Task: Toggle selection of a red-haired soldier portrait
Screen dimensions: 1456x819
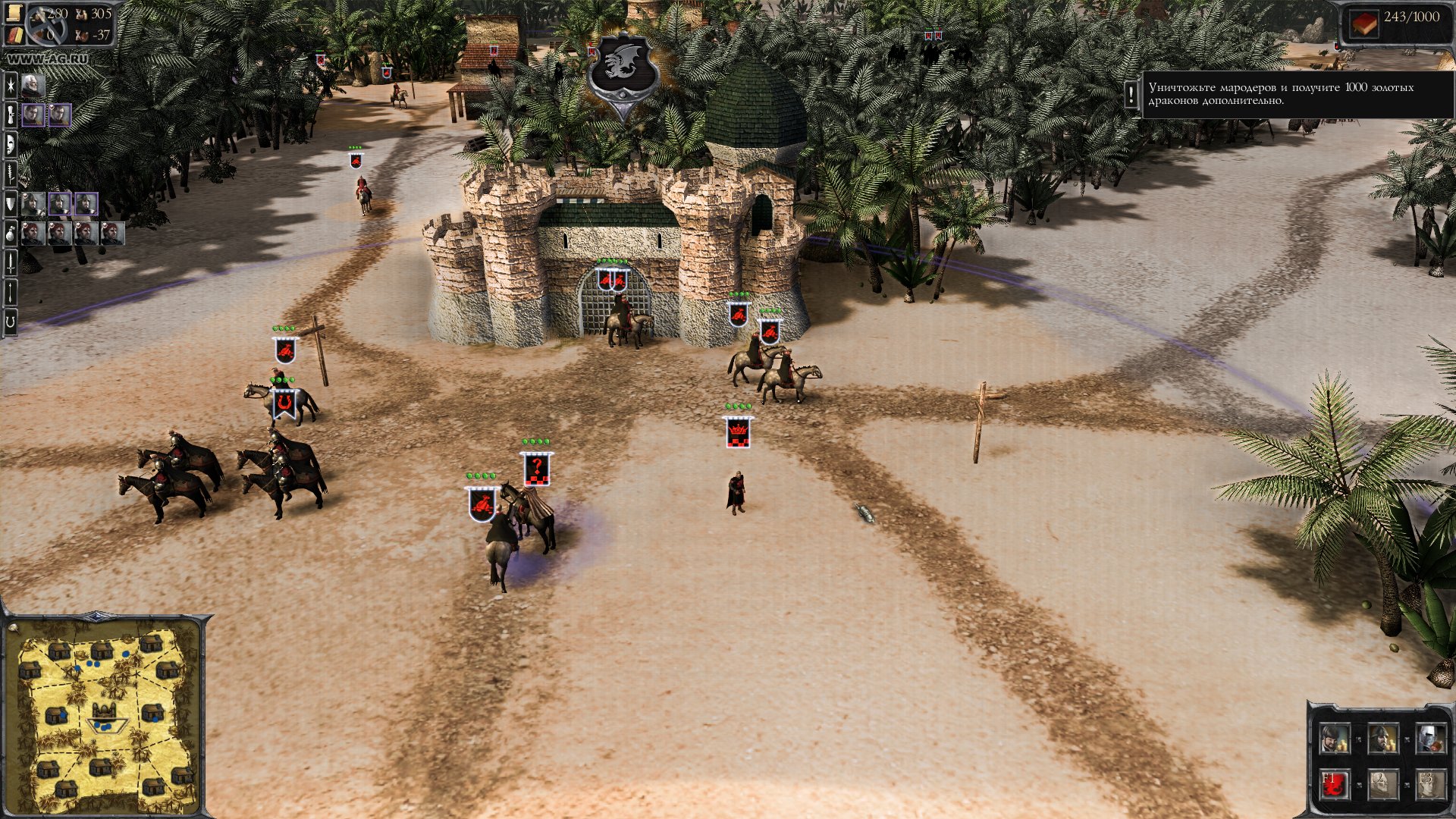Action: (x=33, y=234)
